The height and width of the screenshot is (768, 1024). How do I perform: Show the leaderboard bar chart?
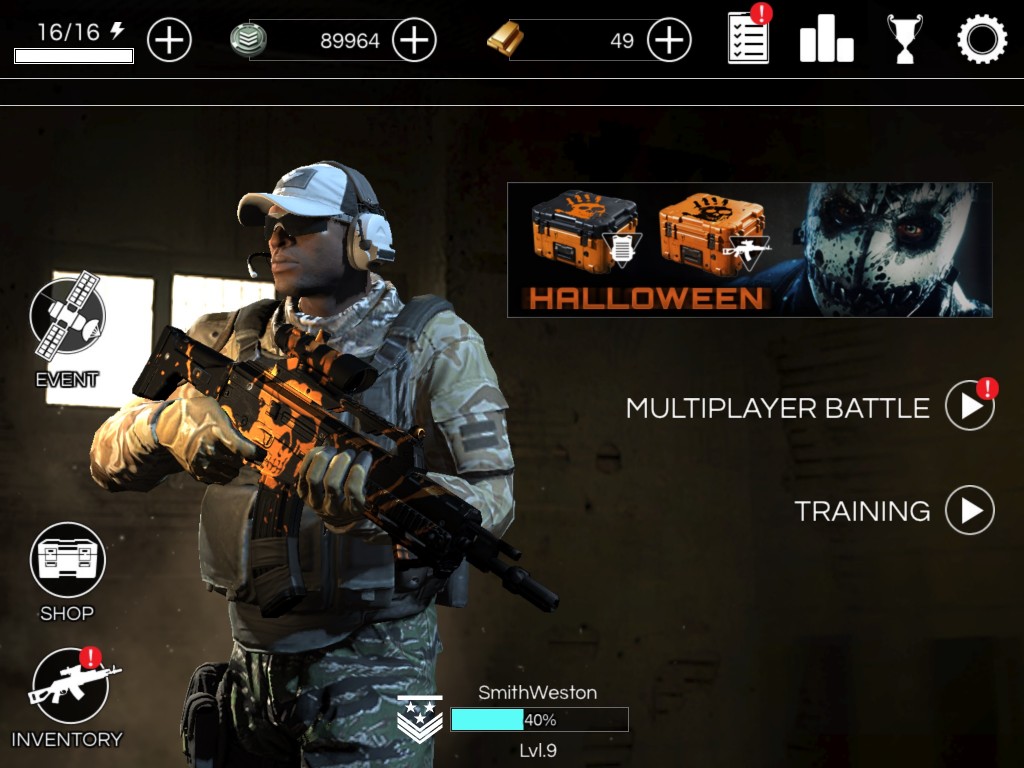click(826, 41)
